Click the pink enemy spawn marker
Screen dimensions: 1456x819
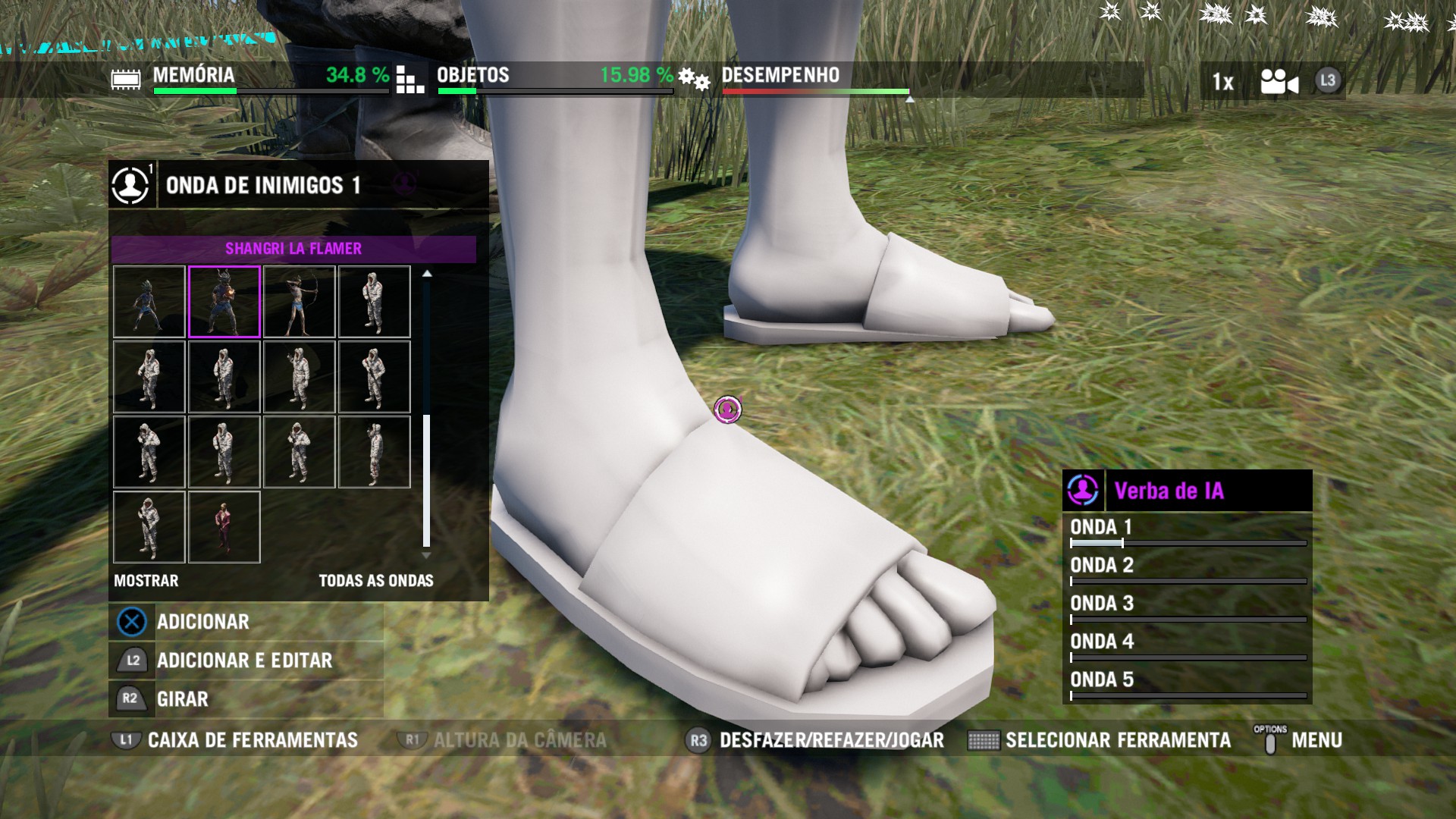[728, 409]
